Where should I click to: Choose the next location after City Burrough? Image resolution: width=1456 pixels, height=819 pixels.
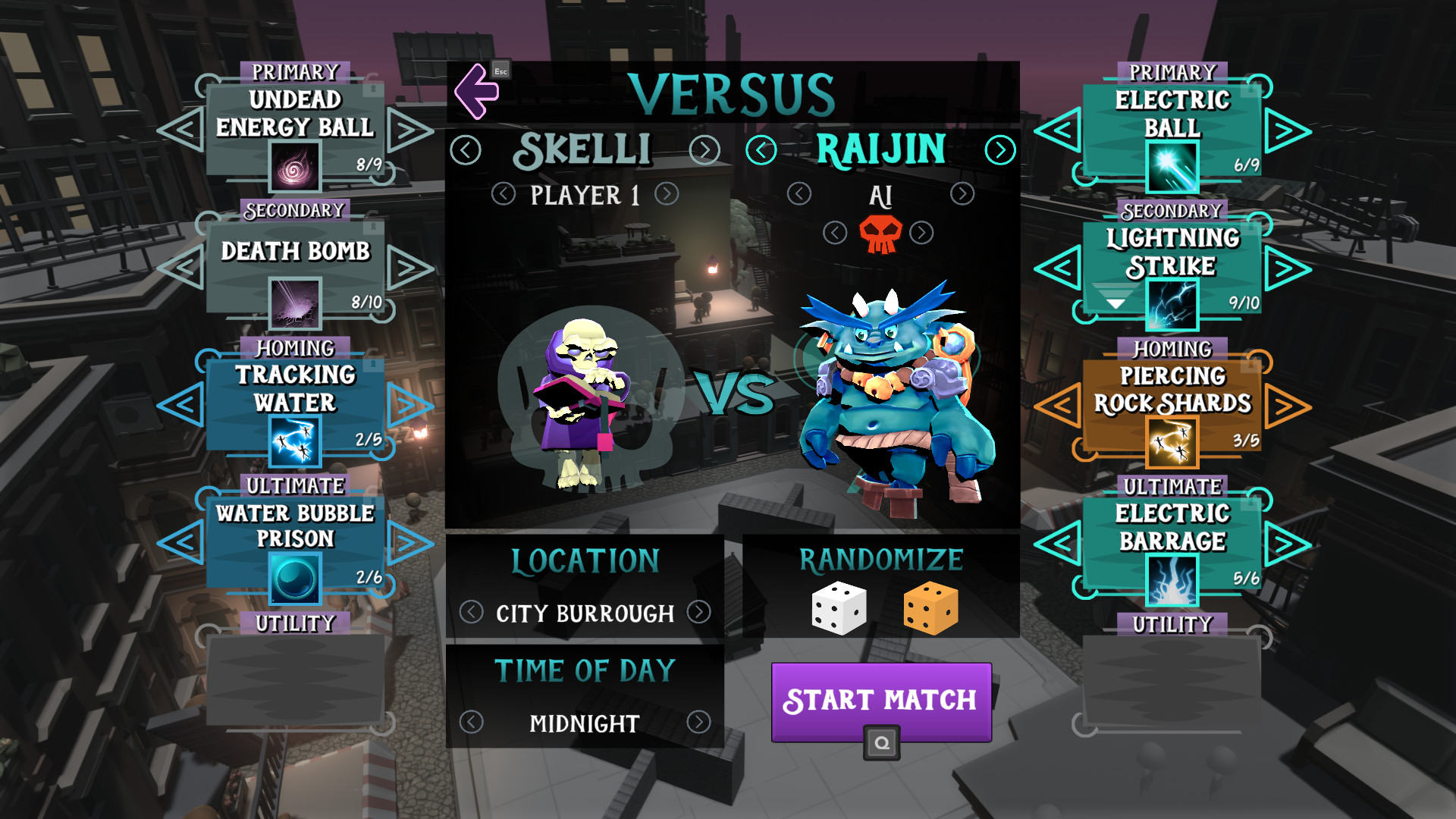(x=698, y=612)
